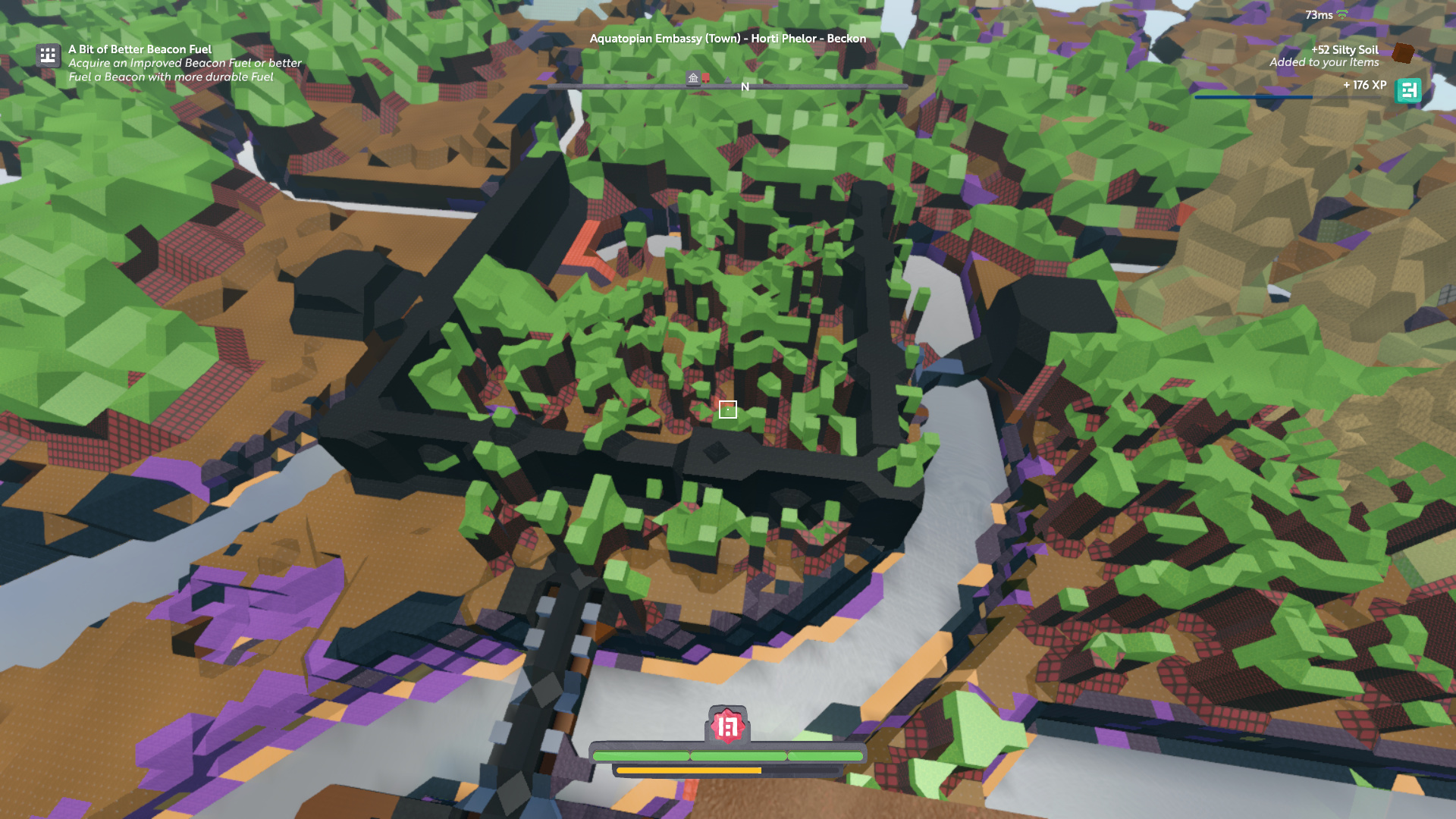Select the red guild emblem above health bar

pyautogui.click(x=727, y=726)
